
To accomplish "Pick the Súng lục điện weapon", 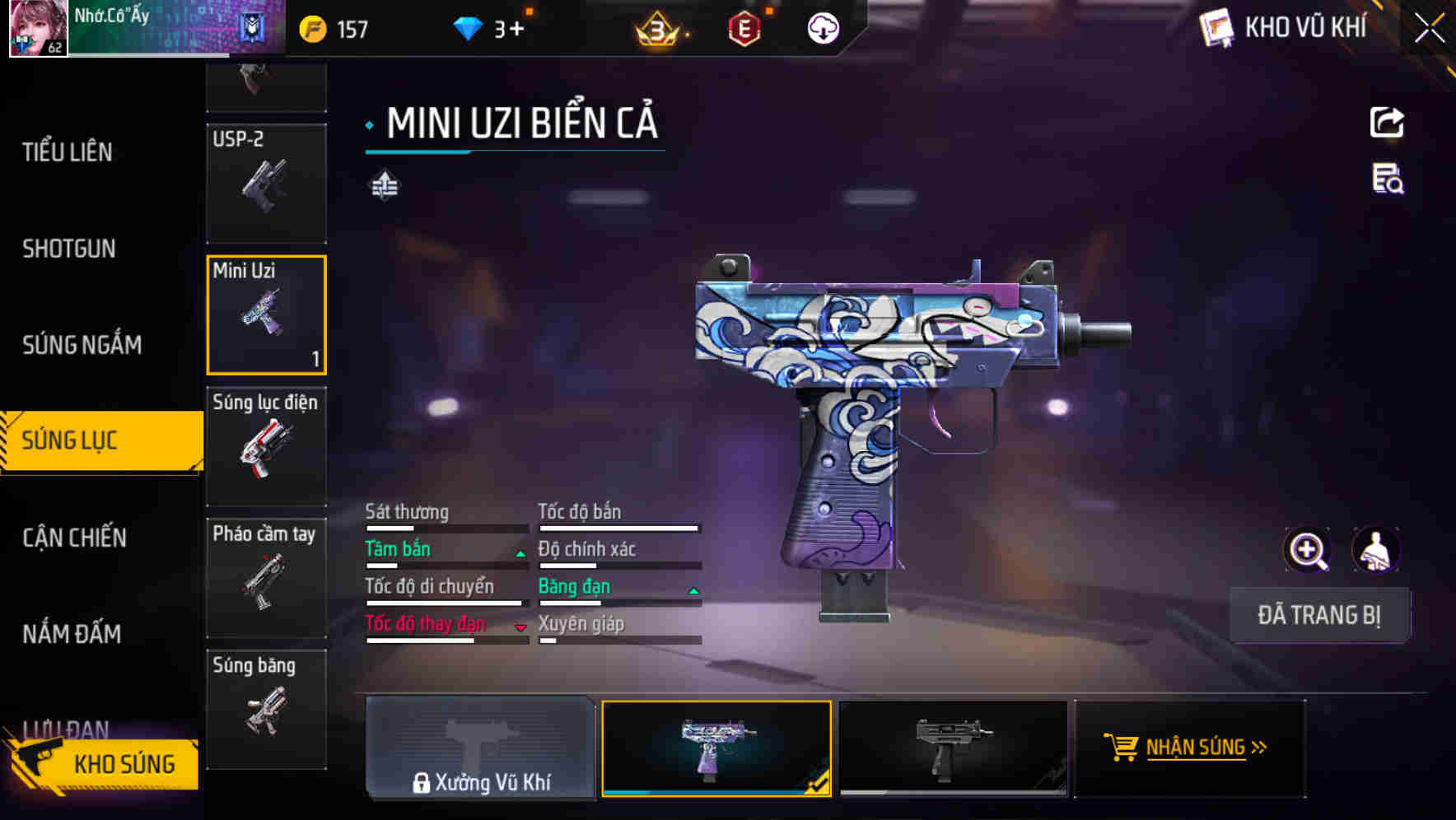I will [266, 445].
